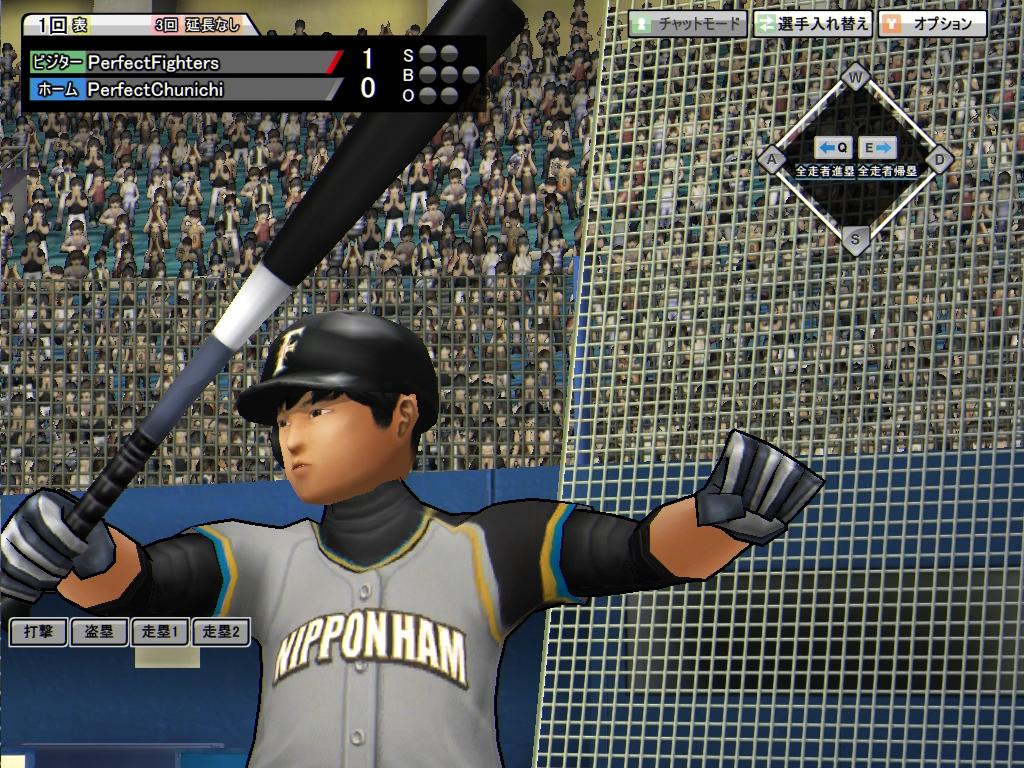Activate the 走塁1 baserunning button
This screenshot has height=768, width=1024.
160,632
